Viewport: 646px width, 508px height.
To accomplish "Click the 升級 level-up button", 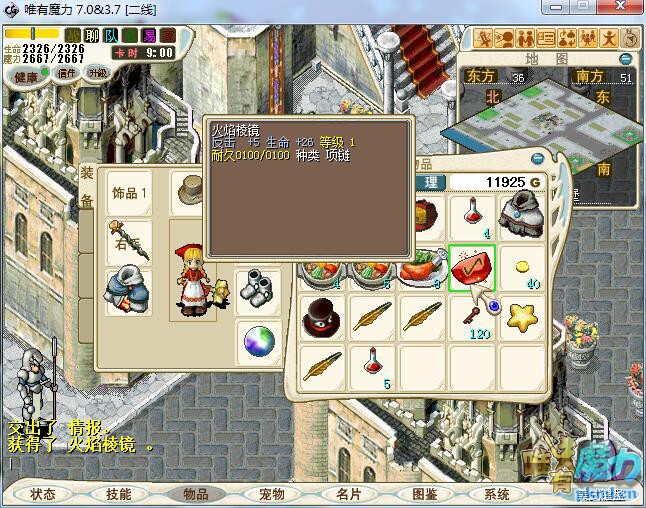I will (x=97, y=73).
